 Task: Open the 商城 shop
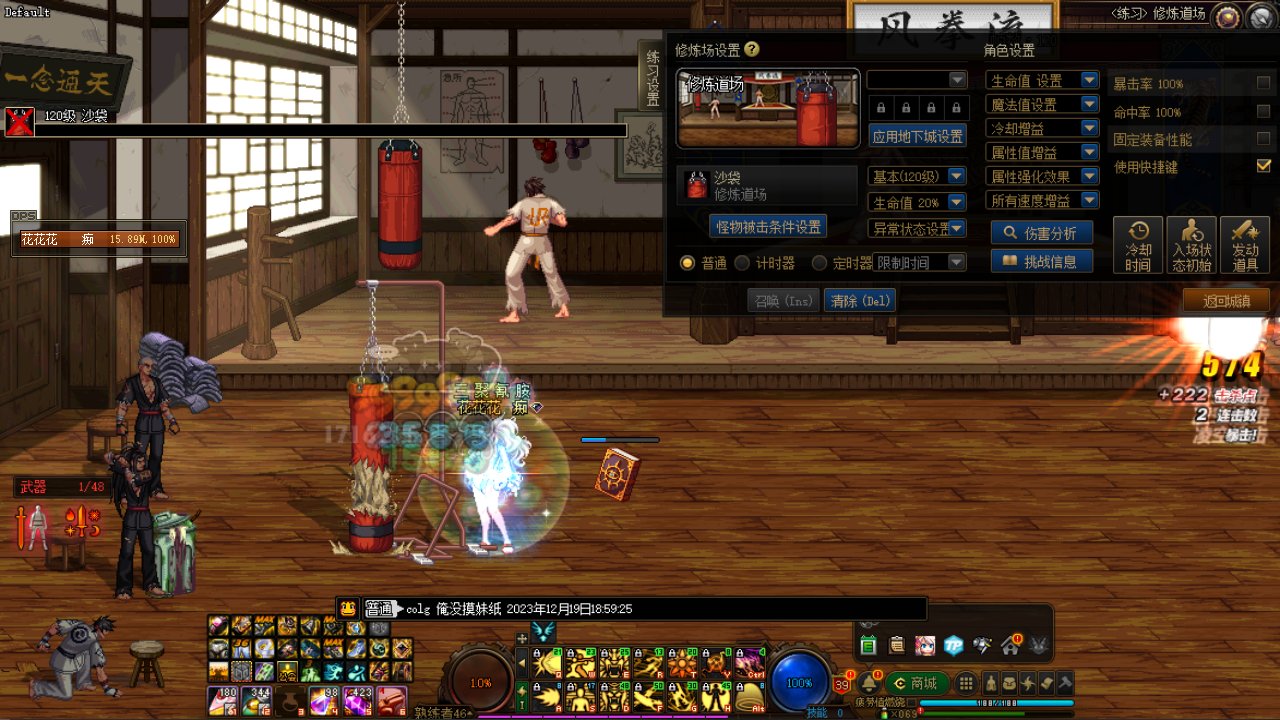coord(915,683)
